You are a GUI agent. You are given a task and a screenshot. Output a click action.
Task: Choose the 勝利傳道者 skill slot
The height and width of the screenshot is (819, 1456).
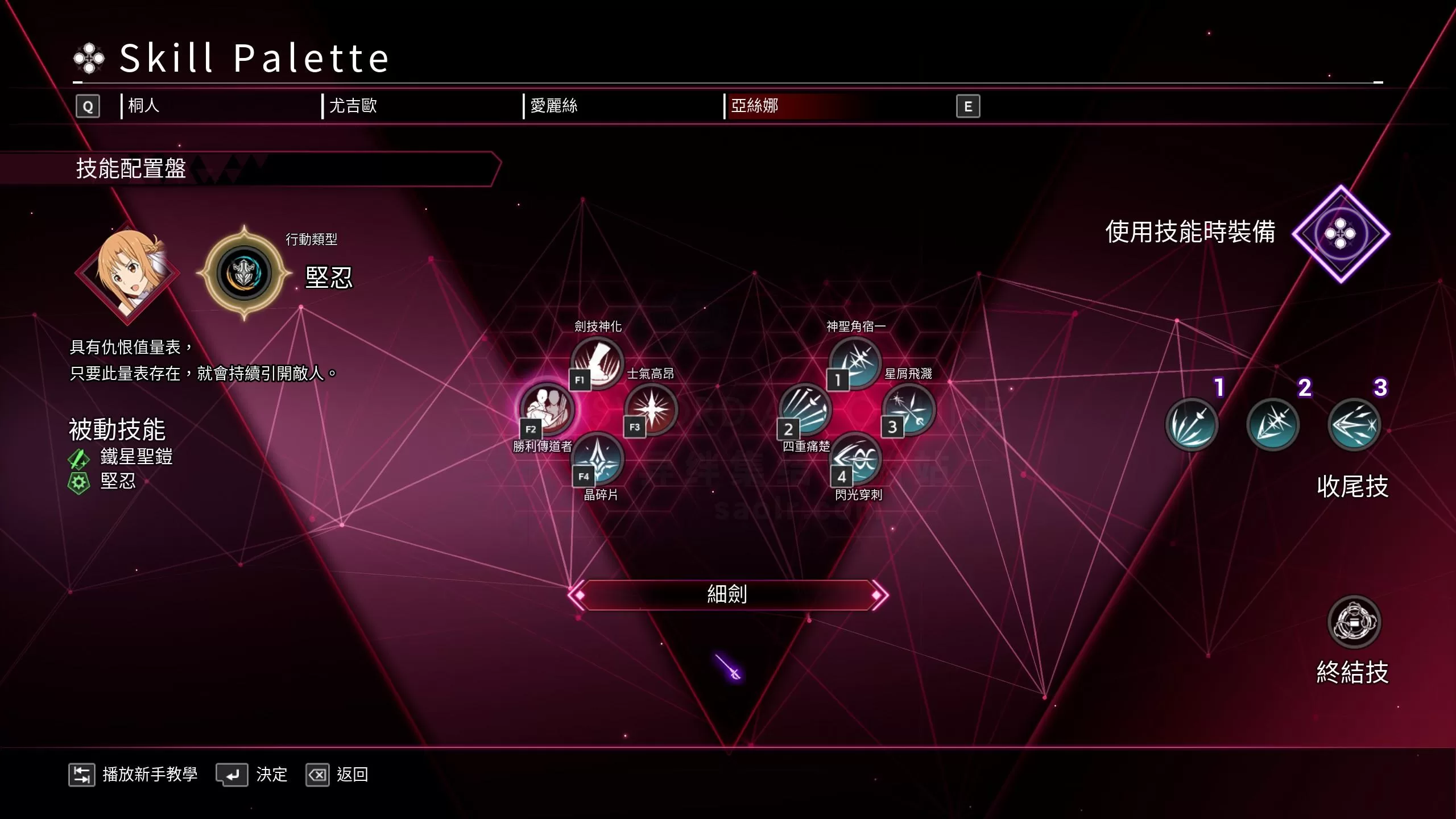pos(547,408)
